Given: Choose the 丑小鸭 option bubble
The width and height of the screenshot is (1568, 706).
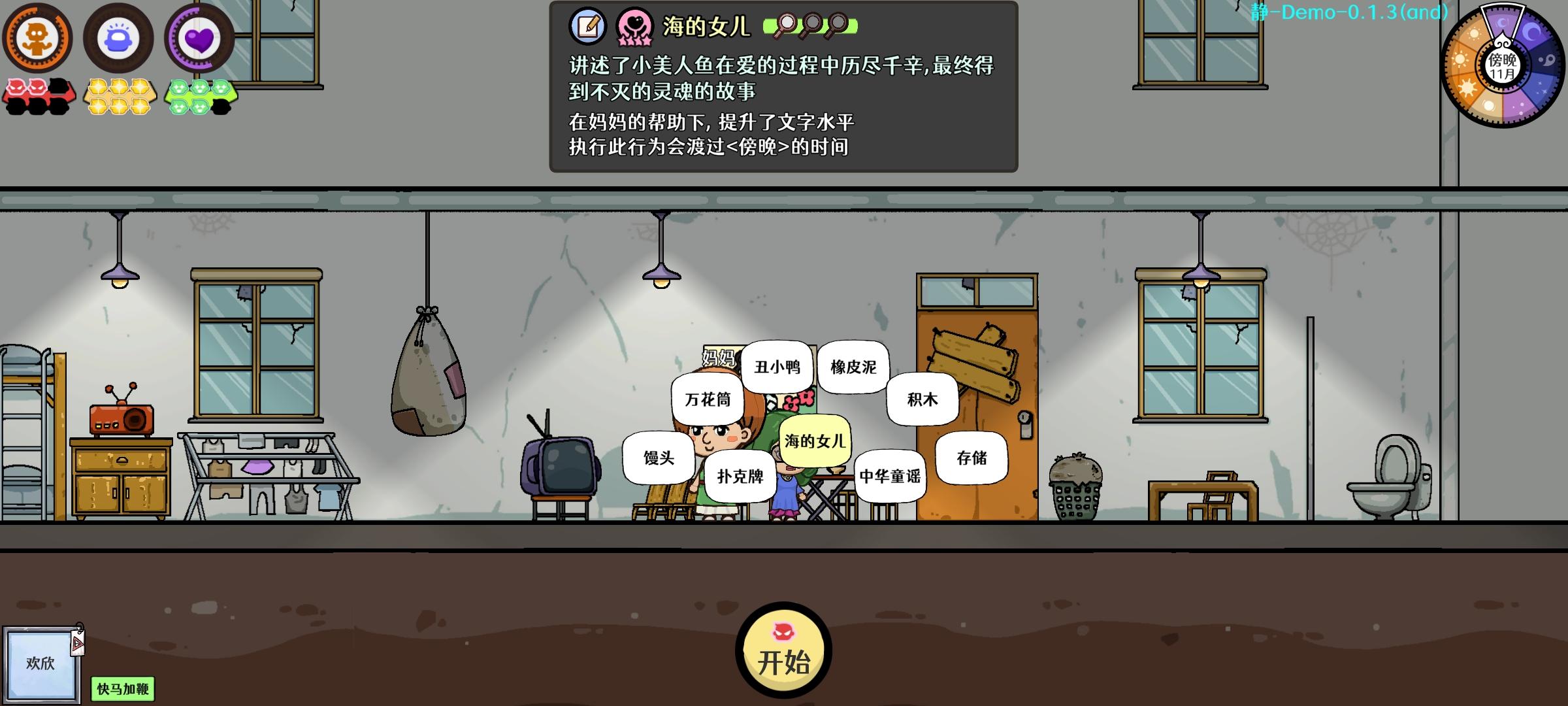Looking at the screenshot, I should 779,367.
